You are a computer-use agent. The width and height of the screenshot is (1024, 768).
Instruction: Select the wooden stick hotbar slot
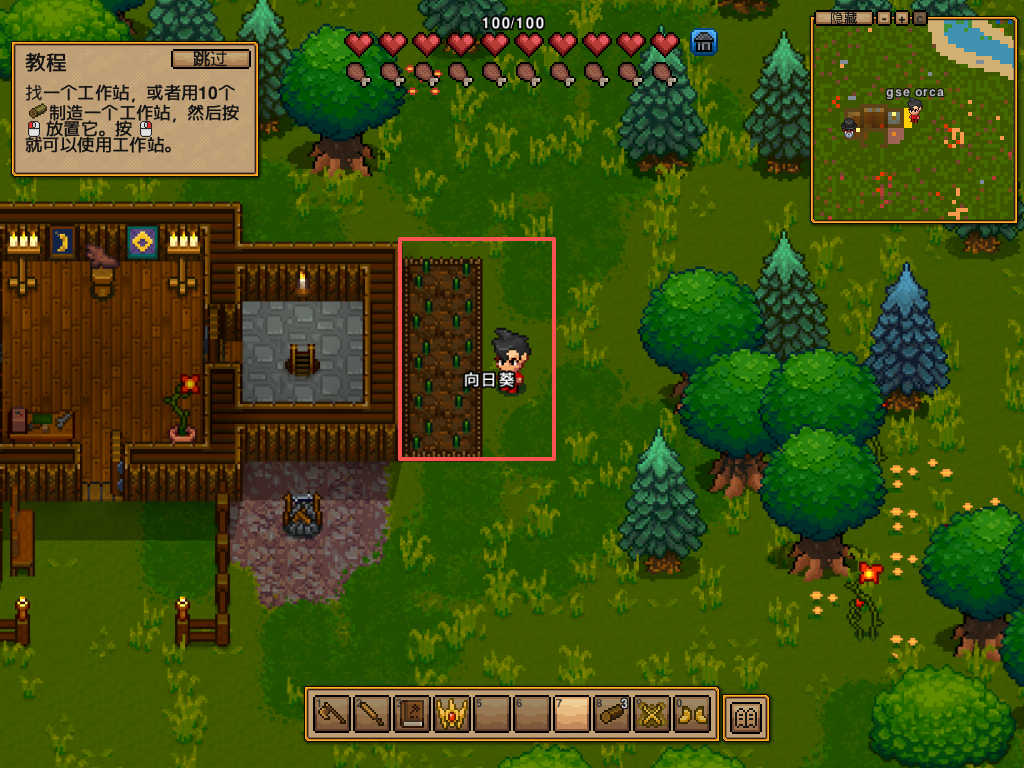pyautogui.click(x=371, y=715)
